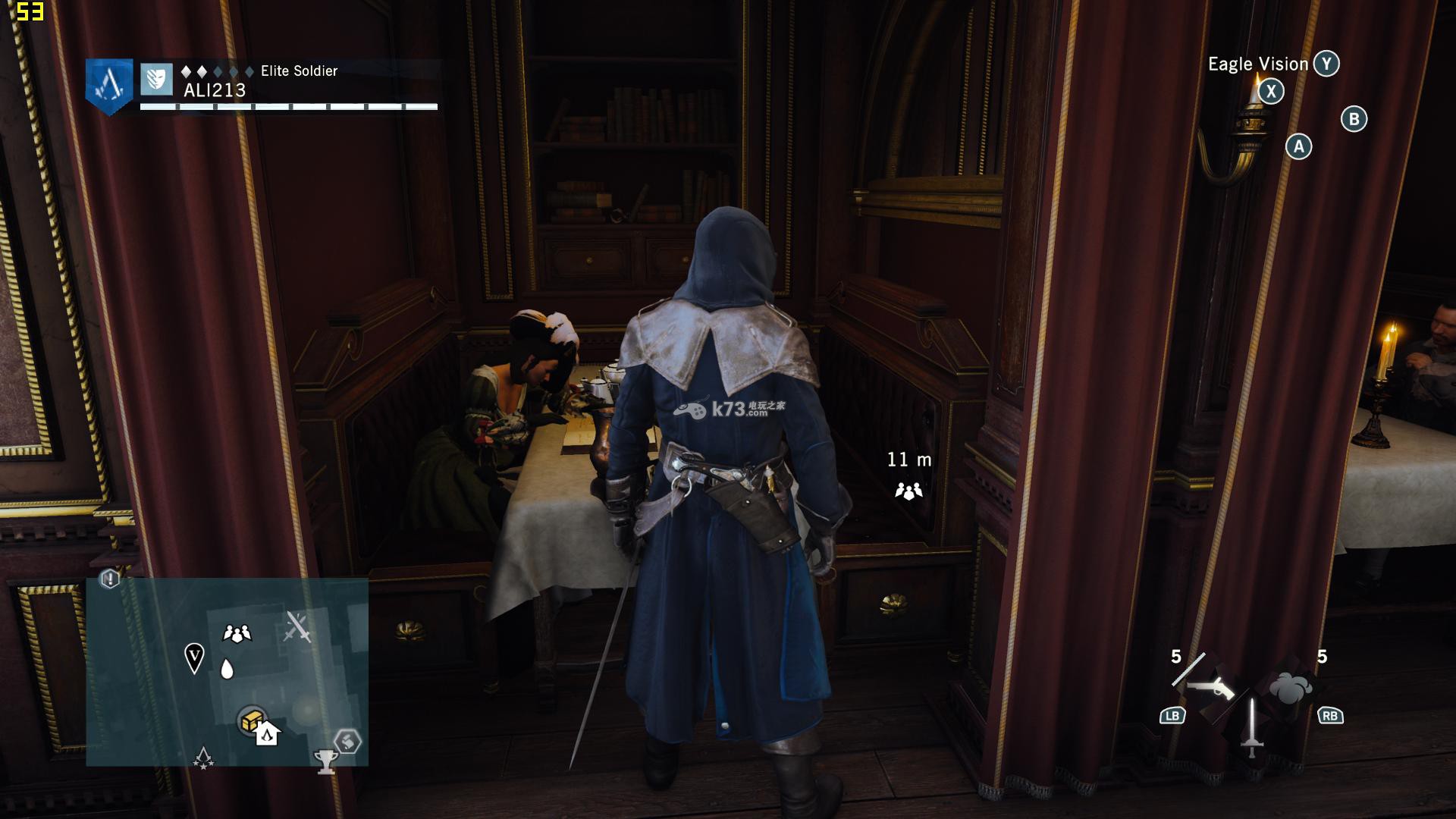
Task: Click the white droplet marker on minimap
Action: (x=226, y=669)
